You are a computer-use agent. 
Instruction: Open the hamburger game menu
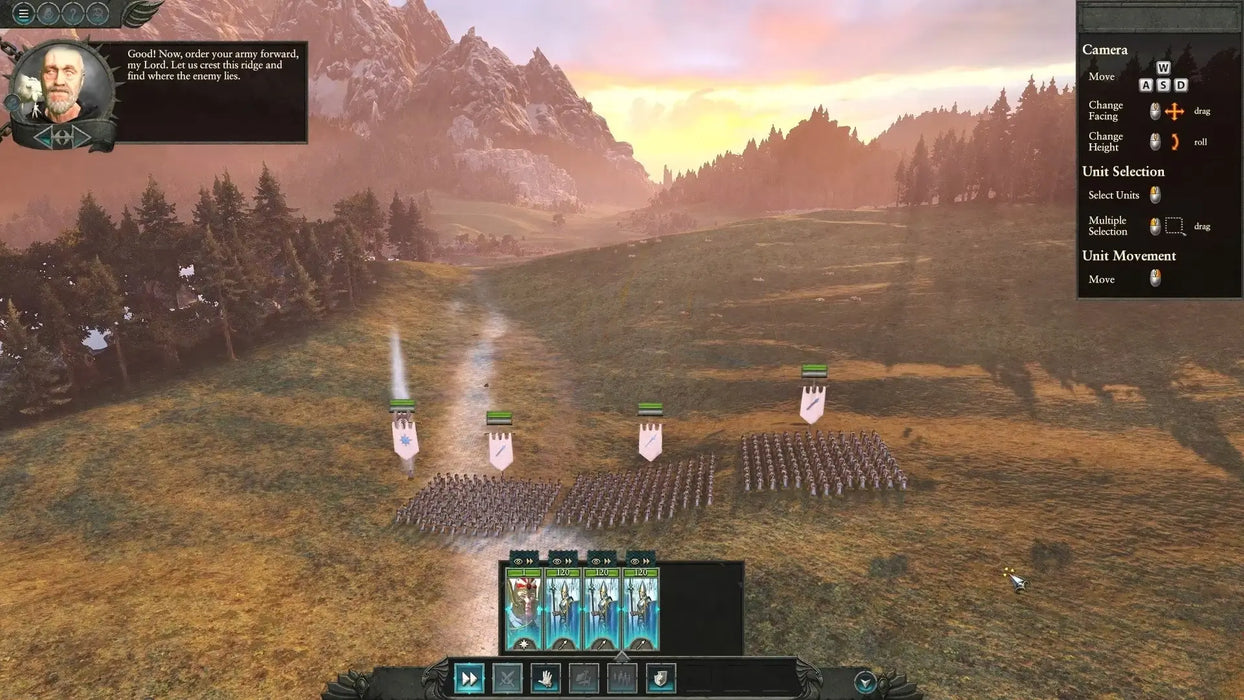click(22, 13)
